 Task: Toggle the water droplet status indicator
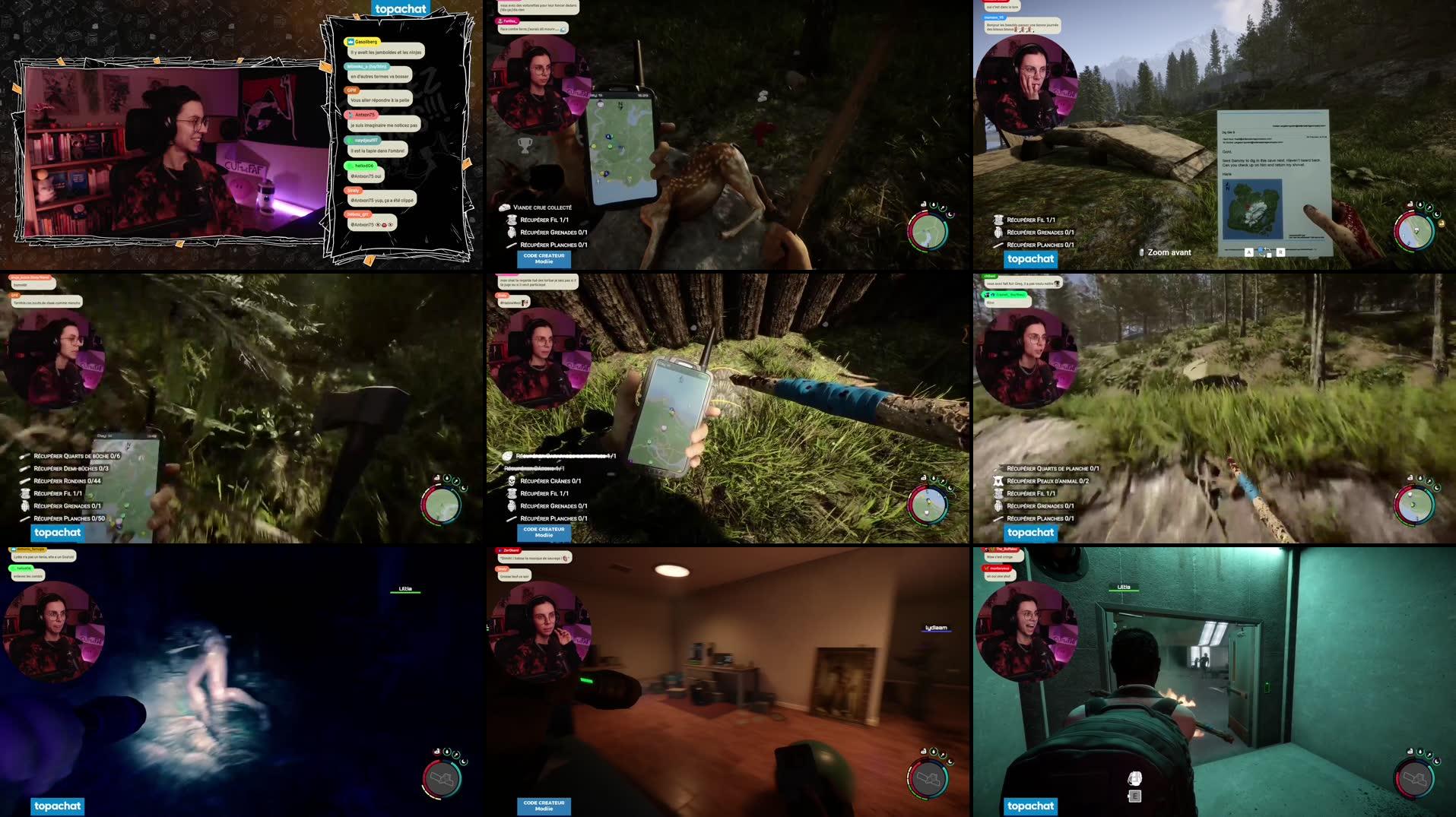(x=934, y=204)
